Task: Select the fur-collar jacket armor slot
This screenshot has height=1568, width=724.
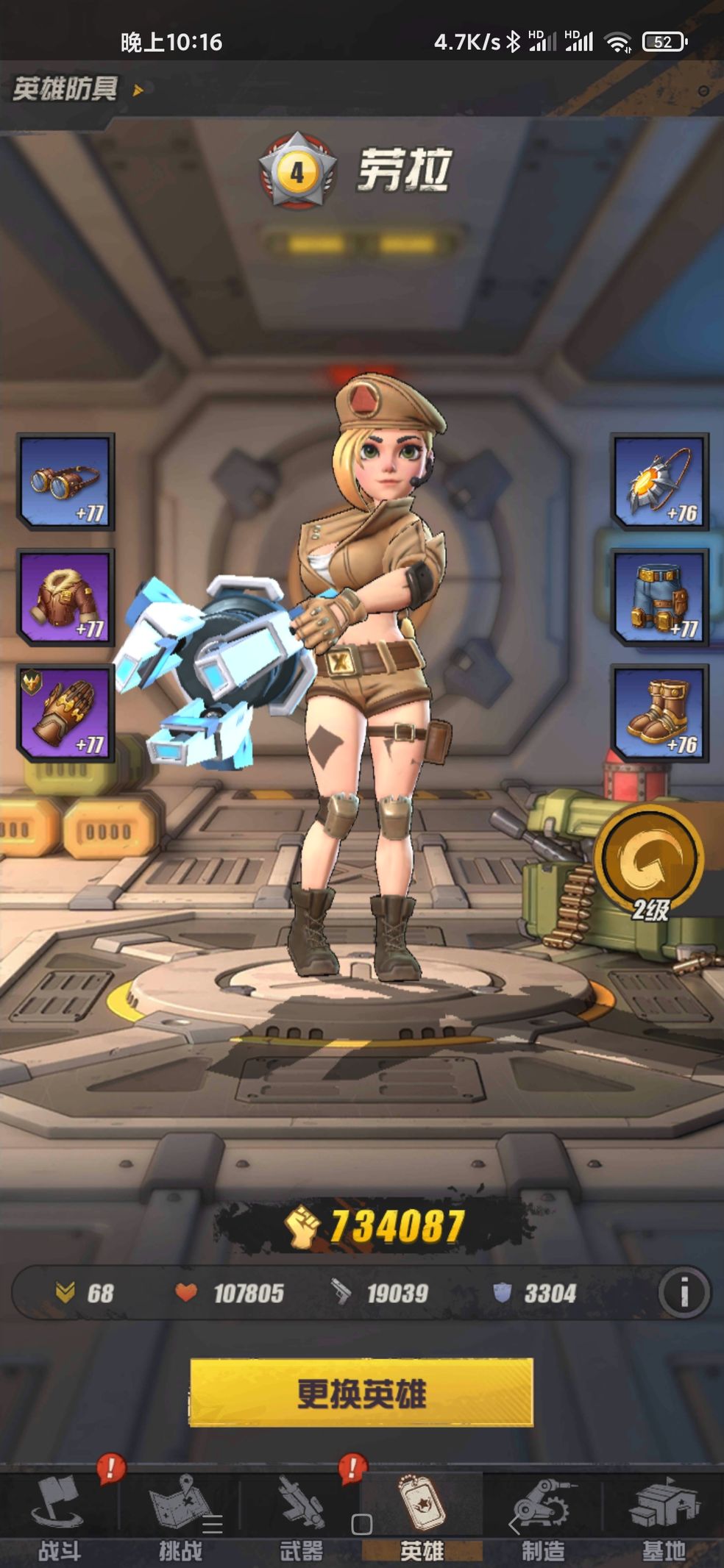Action: (66, 597)
